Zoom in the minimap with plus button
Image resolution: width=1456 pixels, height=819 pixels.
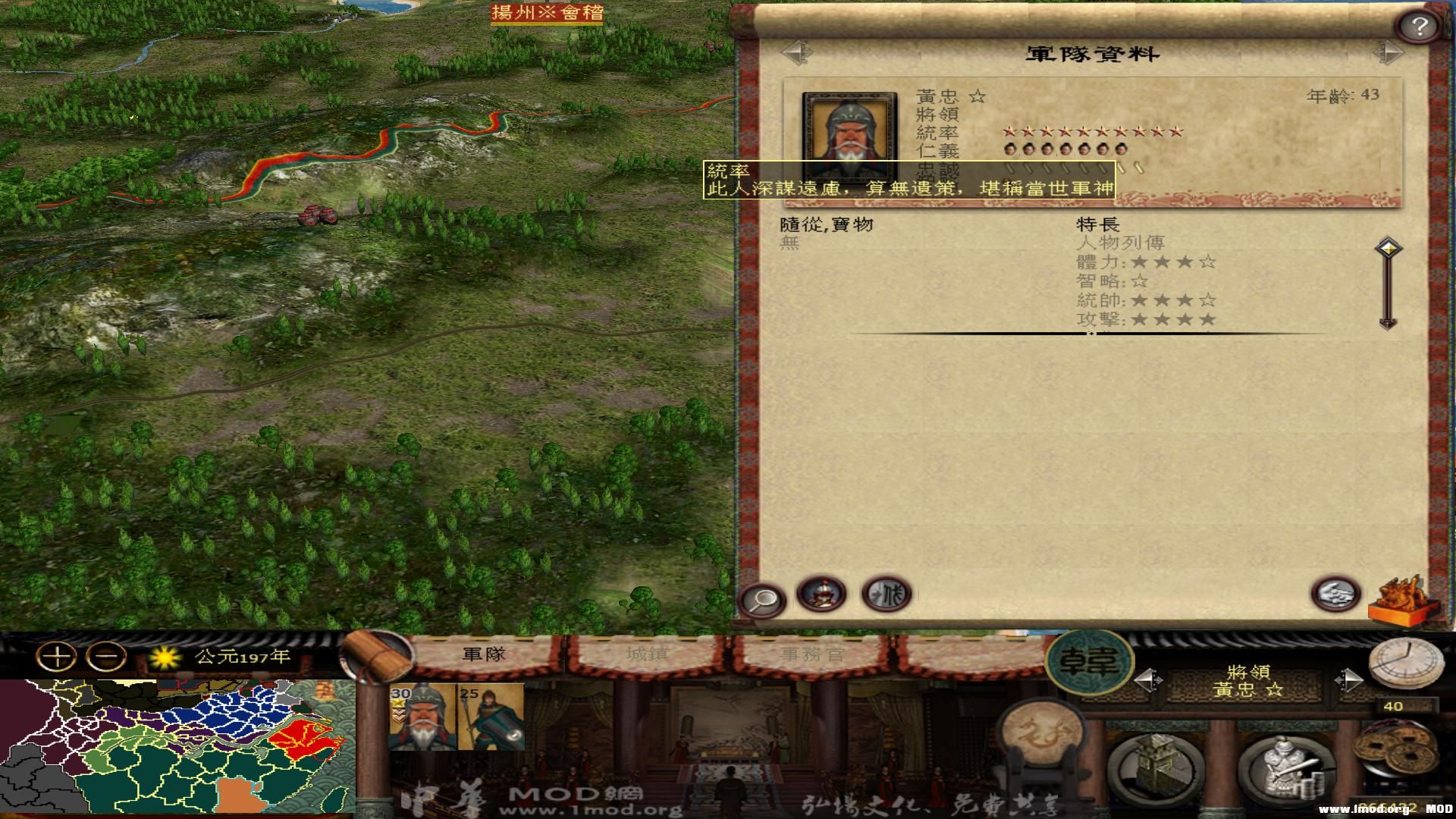click(x=57, y=657)
